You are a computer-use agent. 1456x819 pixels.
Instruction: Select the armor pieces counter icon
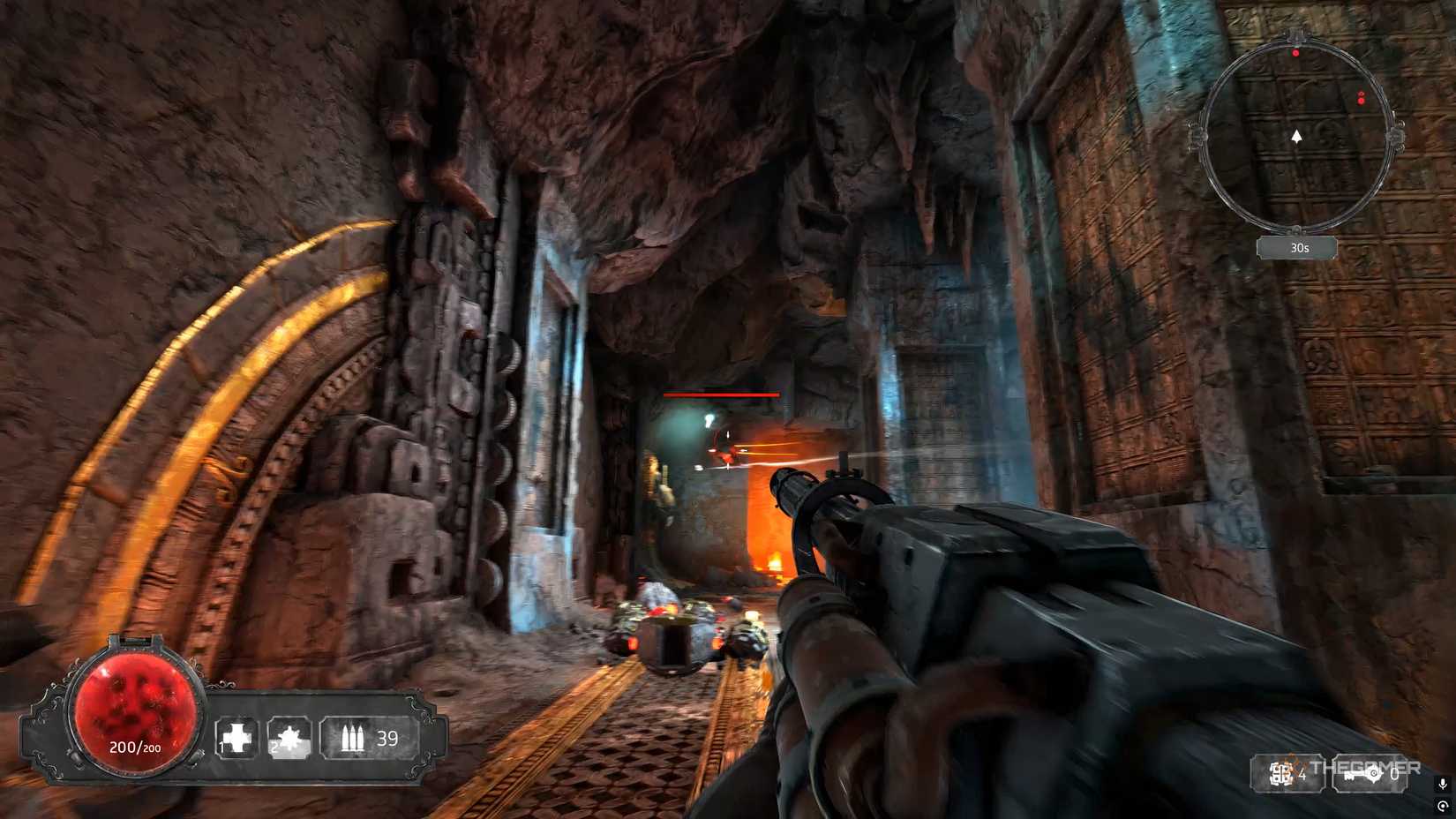click(x=1280, y=774)
